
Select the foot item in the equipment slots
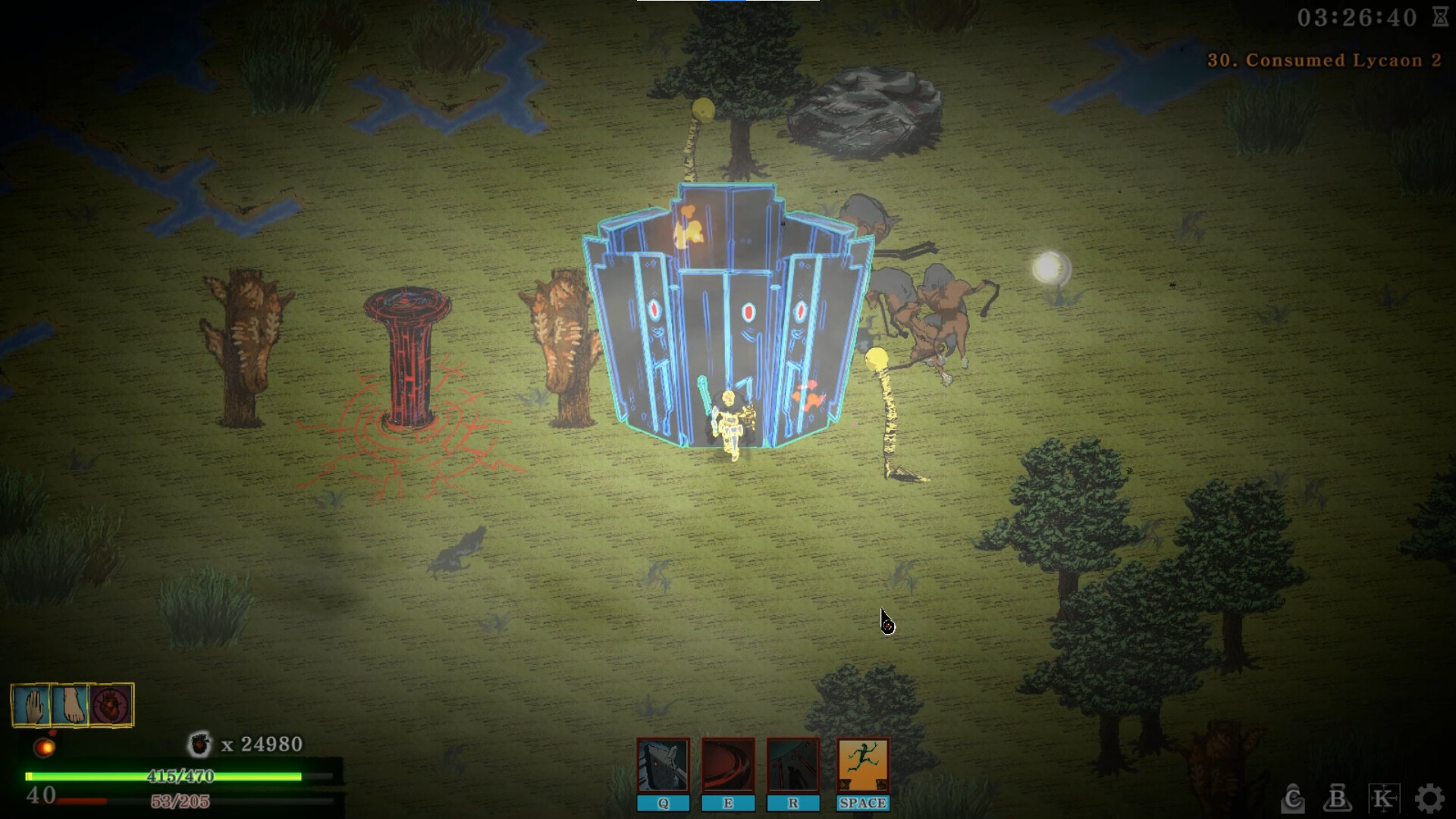pyautogui.click(x=70, y=705)
